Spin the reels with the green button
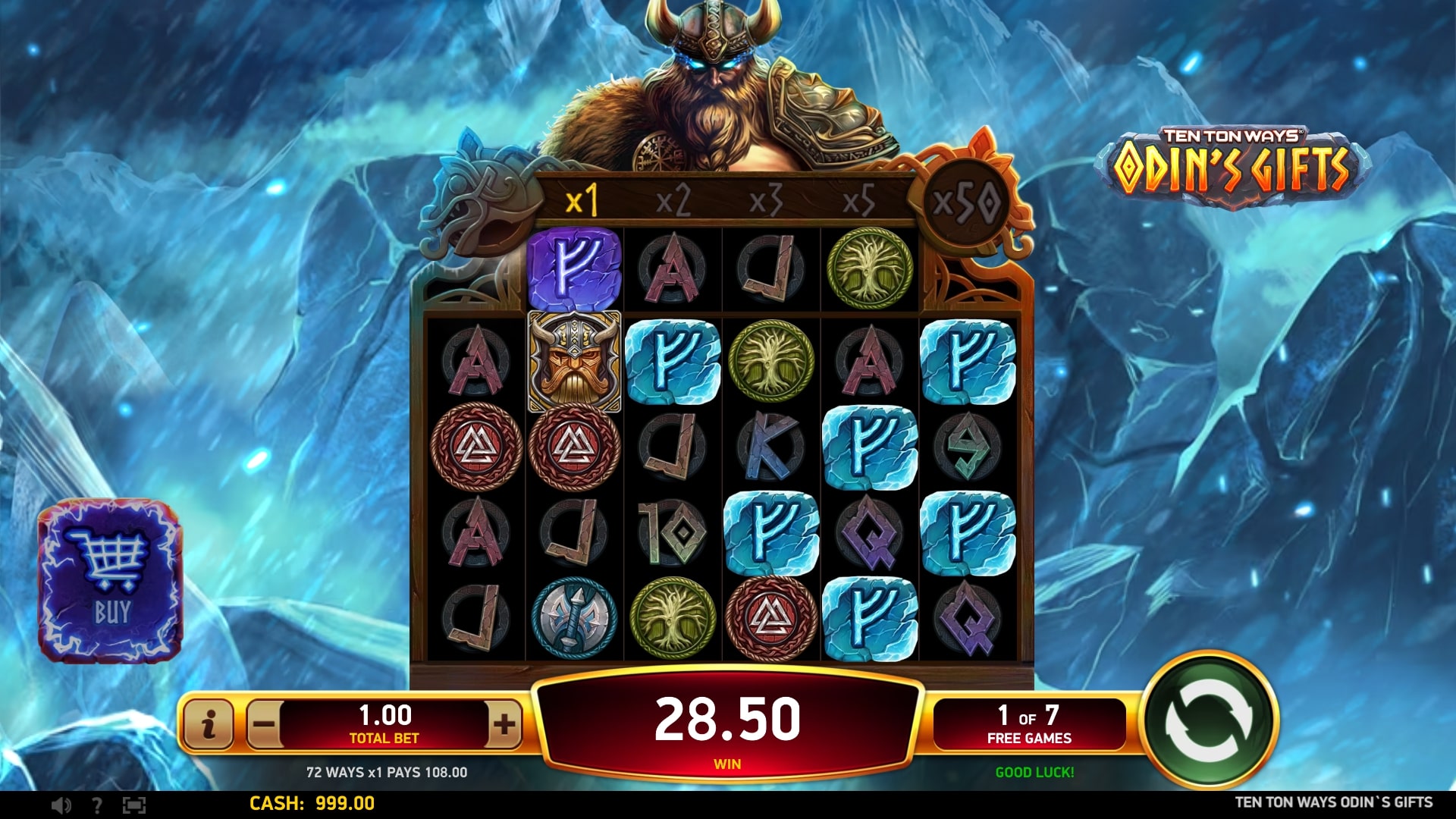This screenshot has height=819, width=1456. 1210,722
